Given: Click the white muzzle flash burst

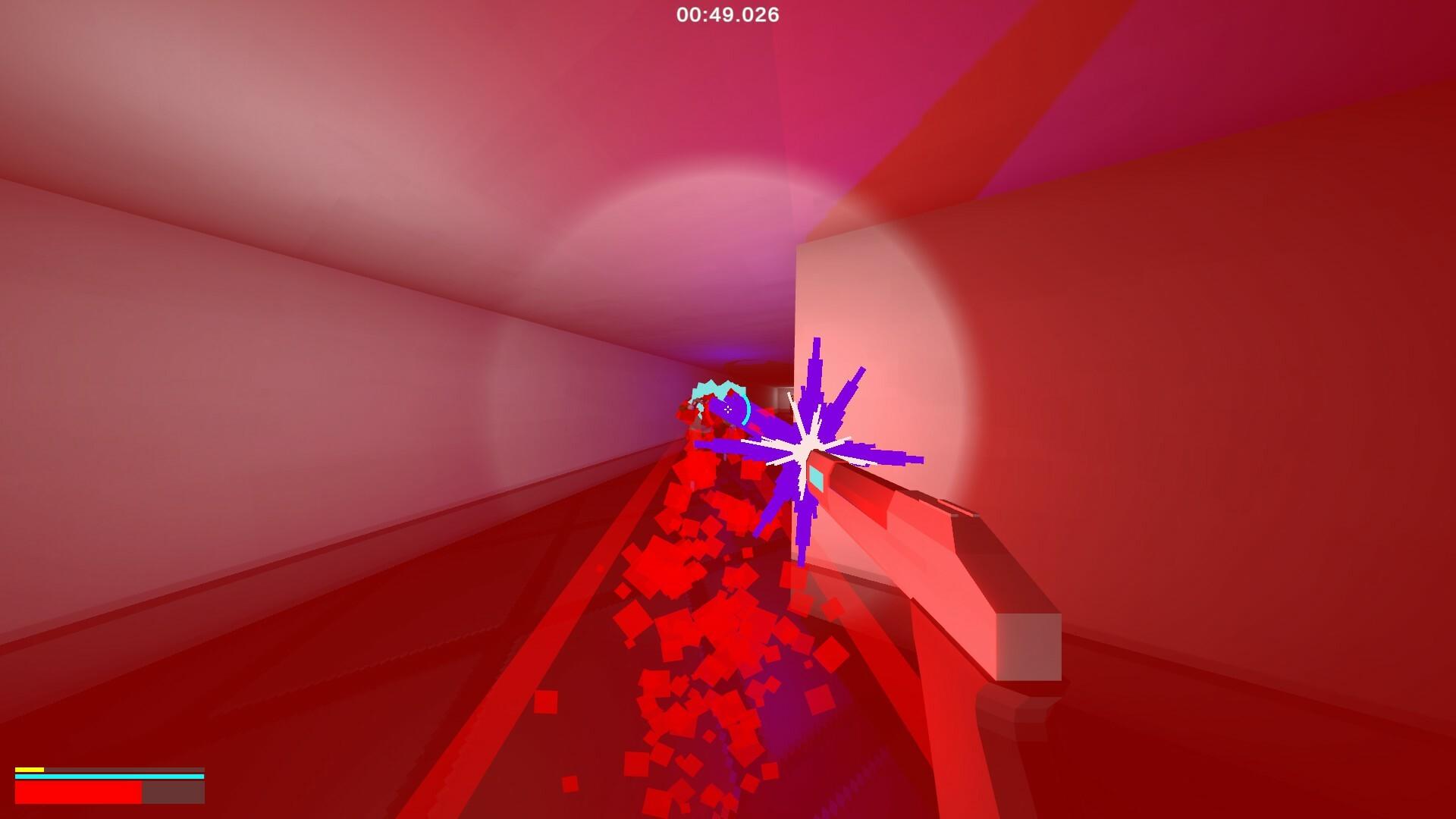Looking at the screenshot, I should pyautogui.click(x=804, y=449).
